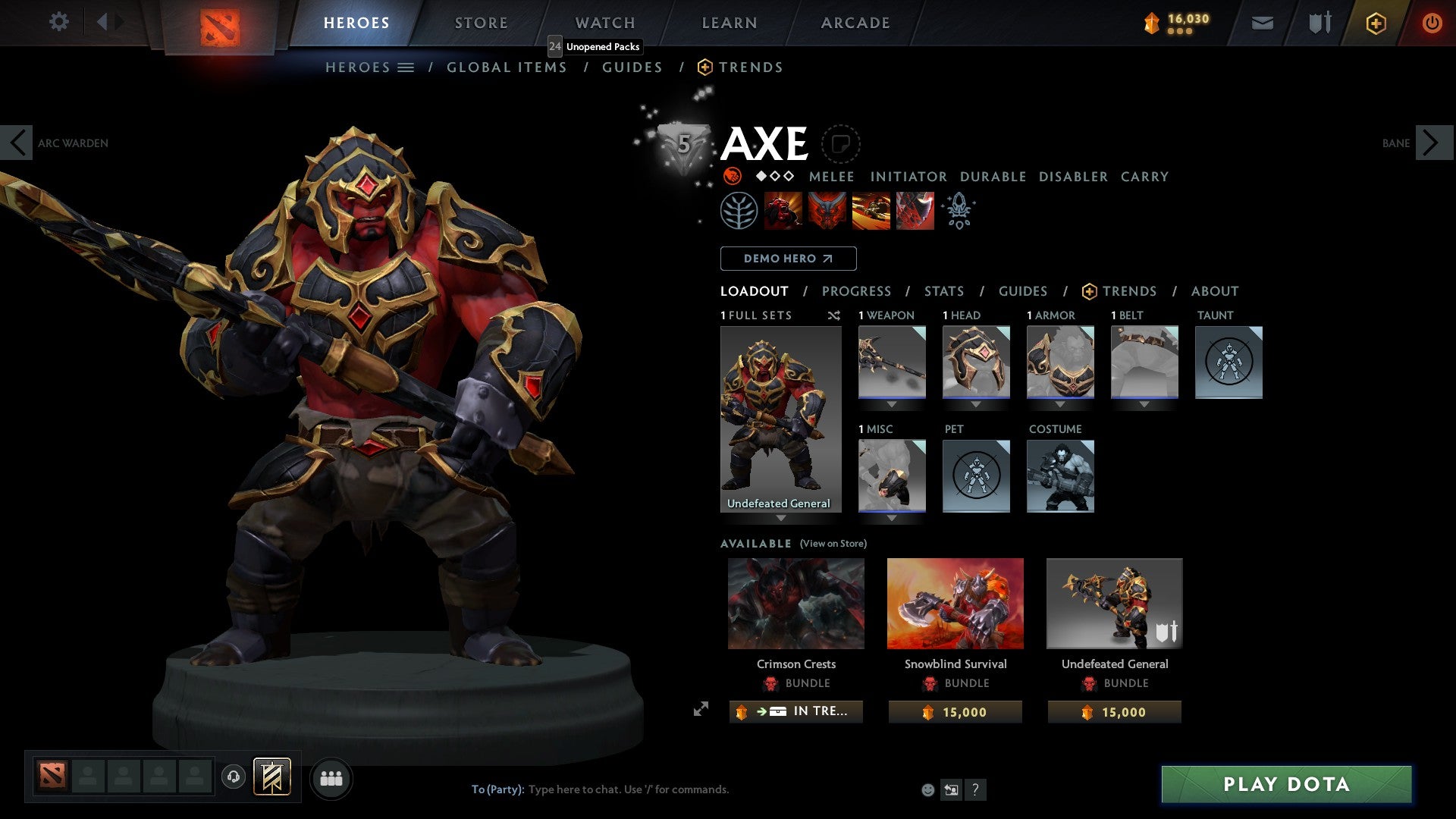Open the ARCADE menu
The image size is (1456, 819).
pyautogui.click(x=855, y=23)
